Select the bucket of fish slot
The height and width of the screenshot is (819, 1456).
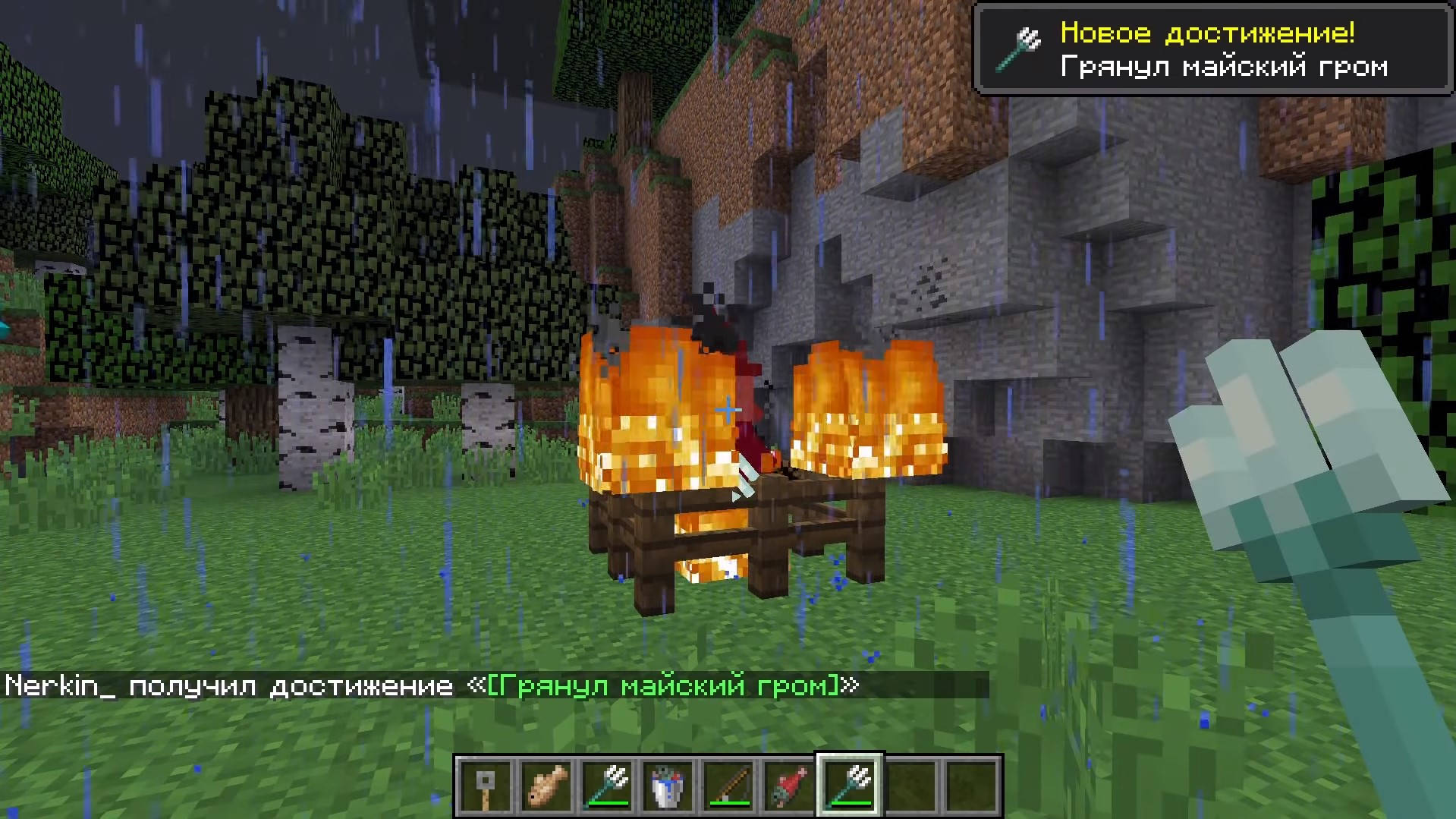pos(668,786)
